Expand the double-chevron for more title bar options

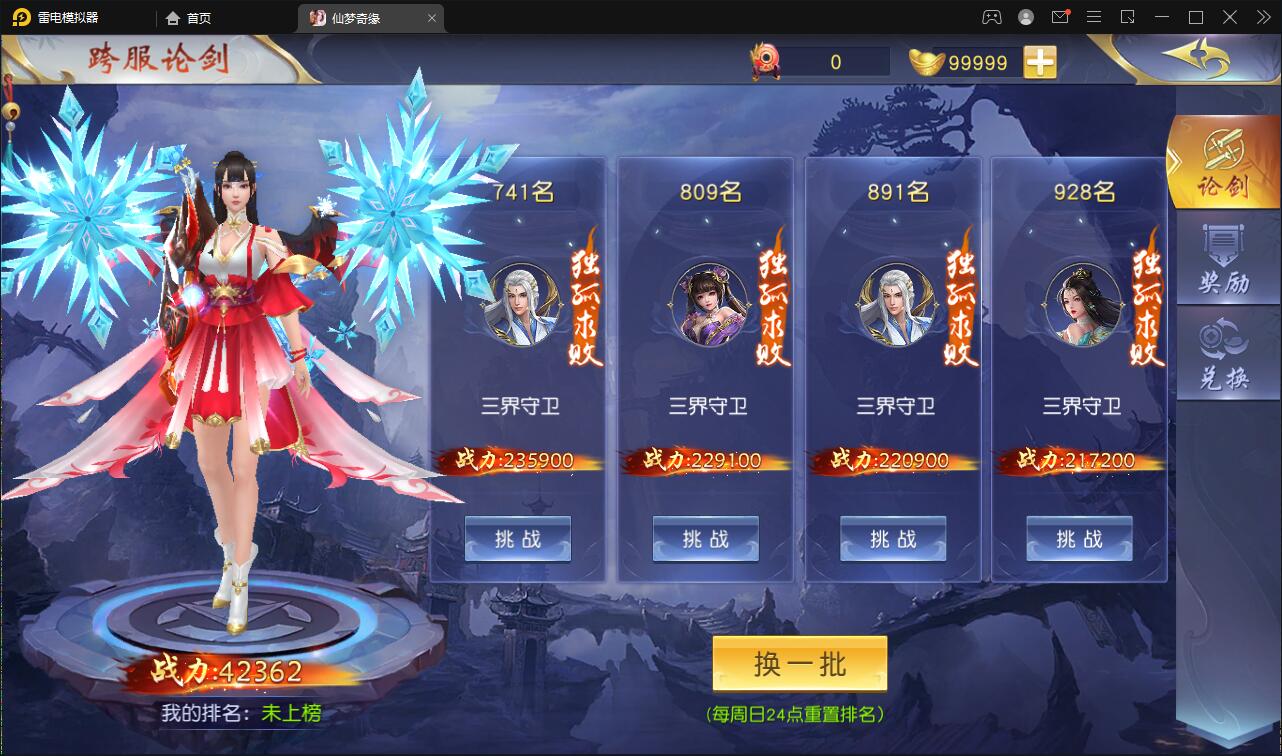pos(1262,17)
